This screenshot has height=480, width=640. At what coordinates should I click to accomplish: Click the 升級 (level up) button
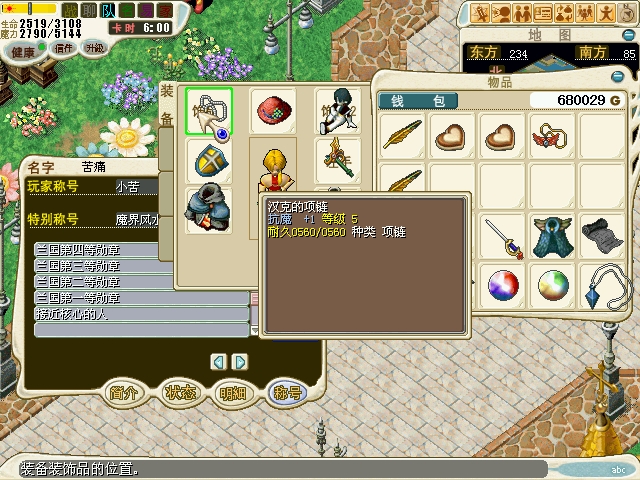tap(94, 48)
